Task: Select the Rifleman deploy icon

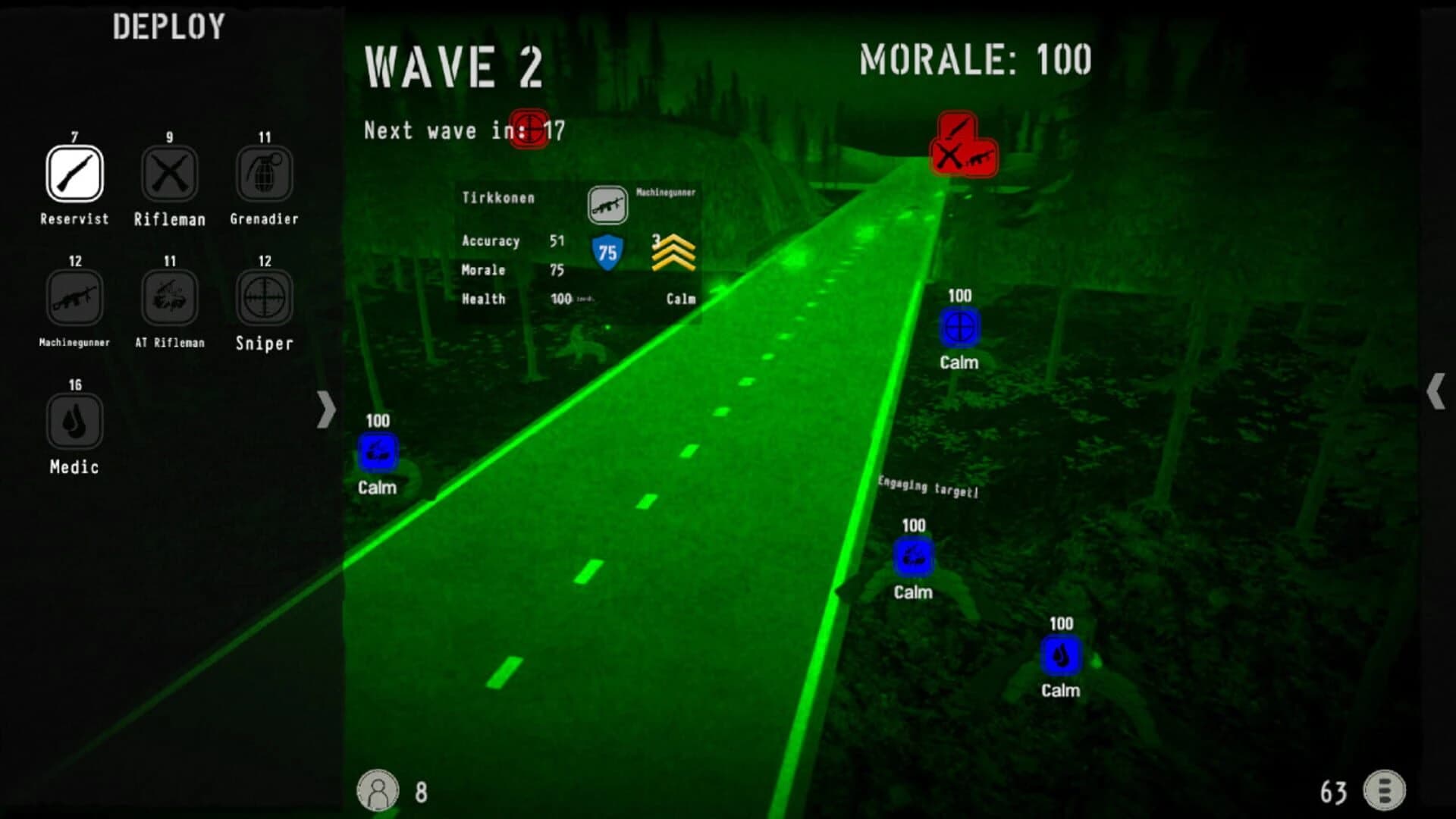Action: click(x=168, y=173)
